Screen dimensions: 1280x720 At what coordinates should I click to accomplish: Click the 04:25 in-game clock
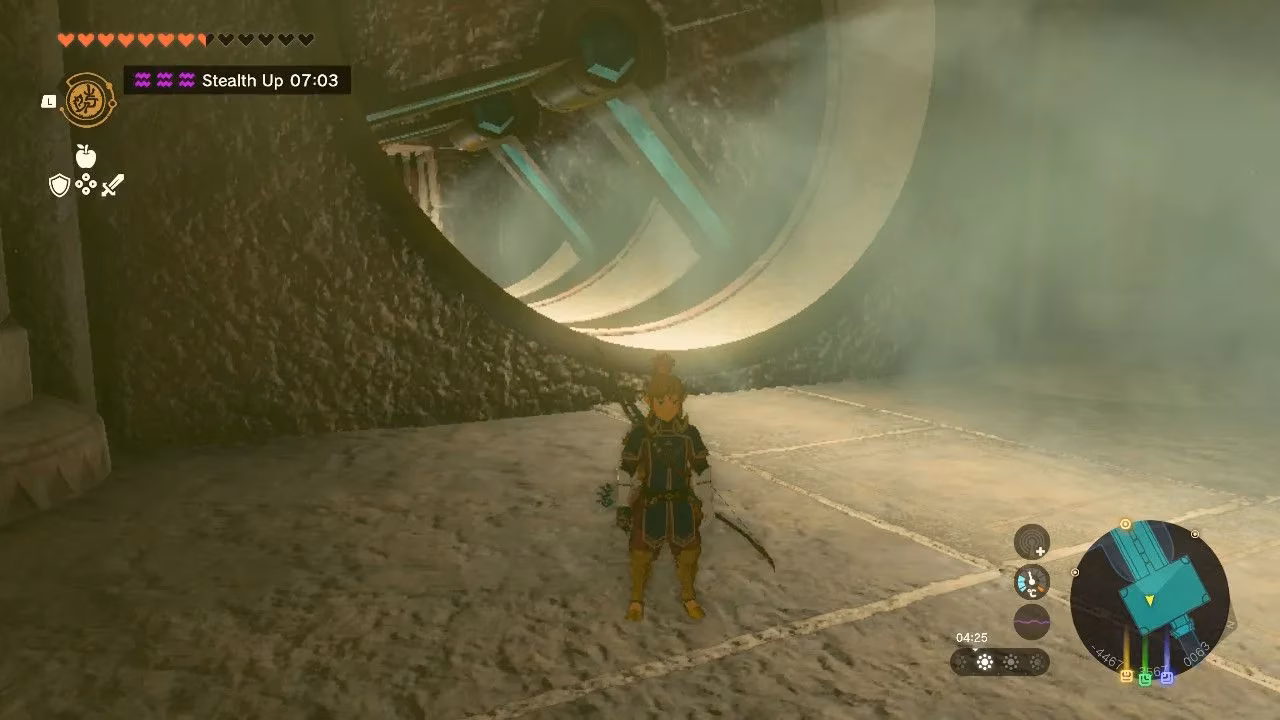point(971,637)
